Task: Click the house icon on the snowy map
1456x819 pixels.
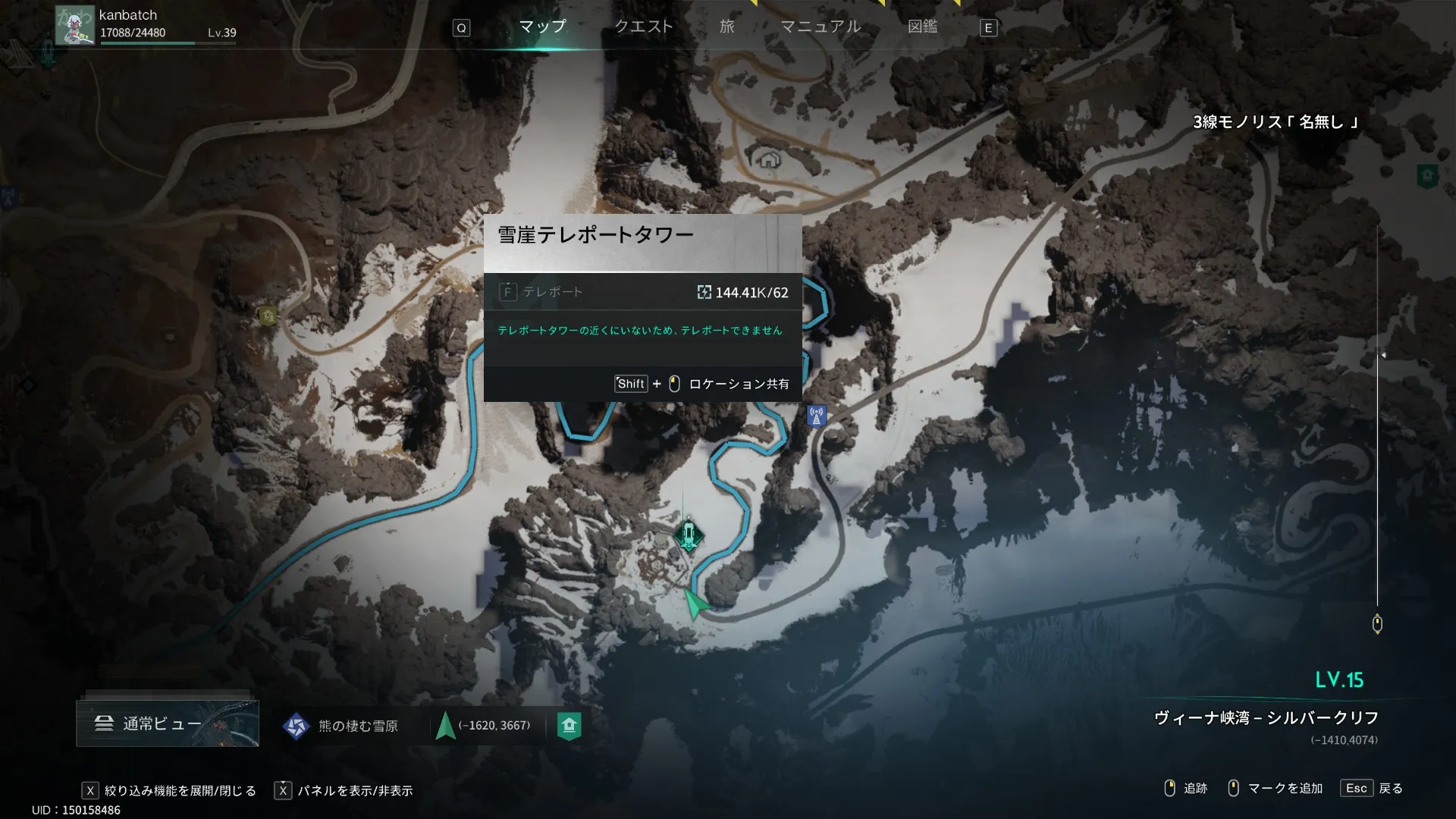Action: point(769,159)
